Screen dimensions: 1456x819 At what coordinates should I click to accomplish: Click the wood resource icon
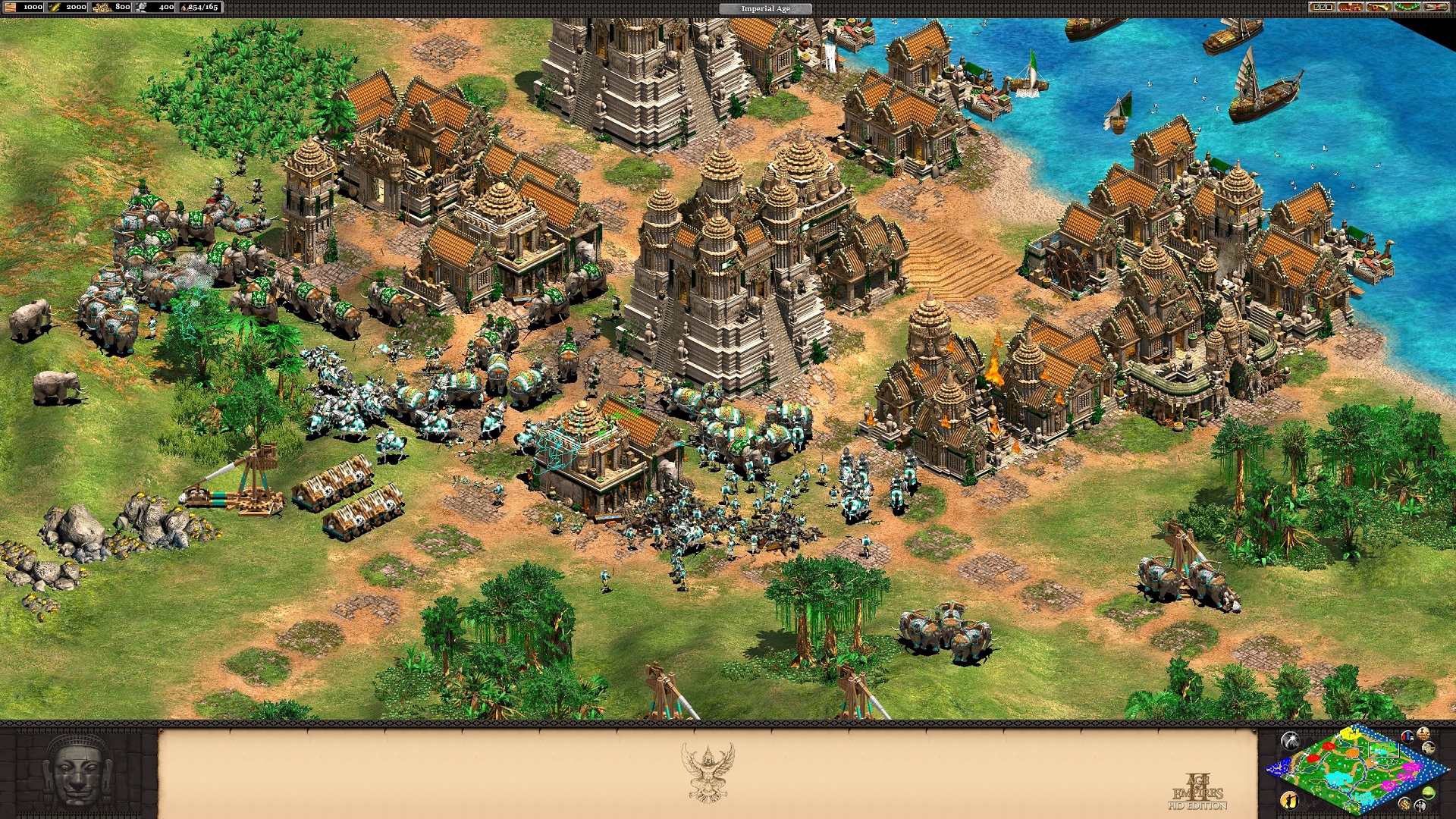point(11,7)
